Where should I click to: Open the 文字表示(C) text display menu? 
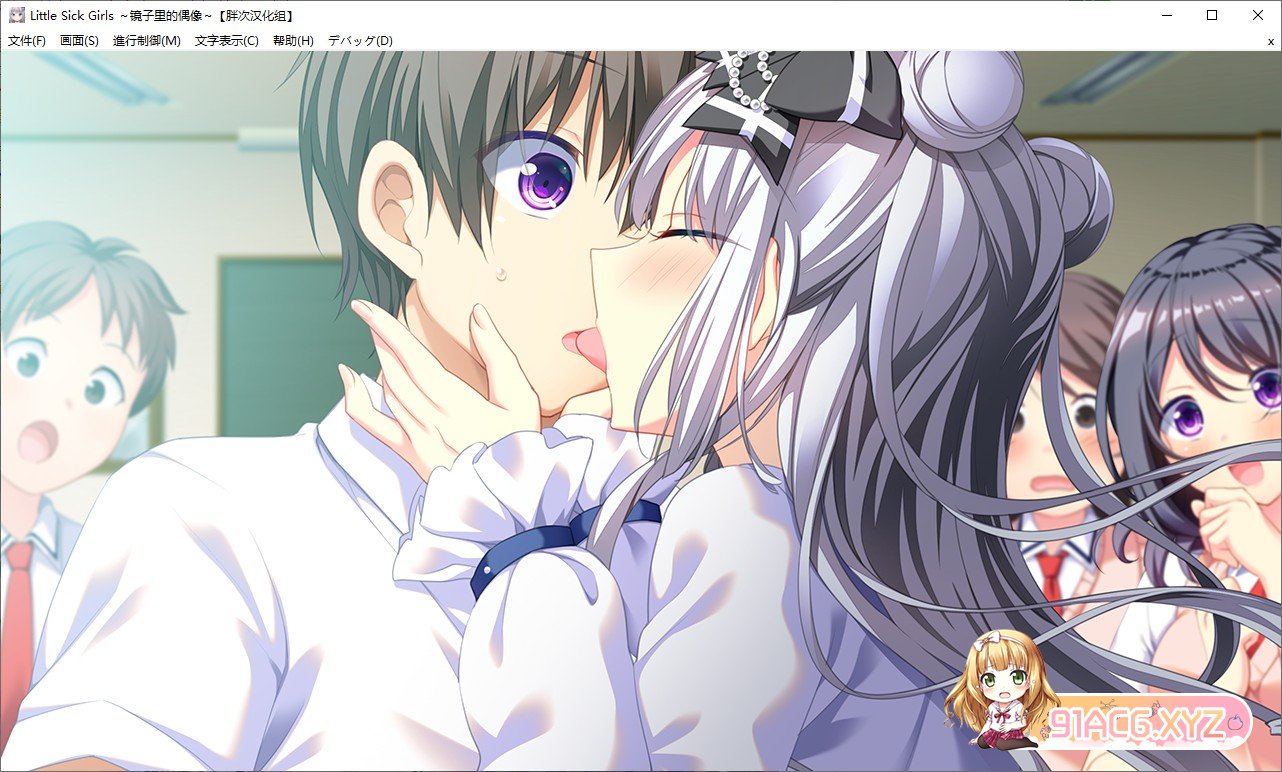coord(228,40)
